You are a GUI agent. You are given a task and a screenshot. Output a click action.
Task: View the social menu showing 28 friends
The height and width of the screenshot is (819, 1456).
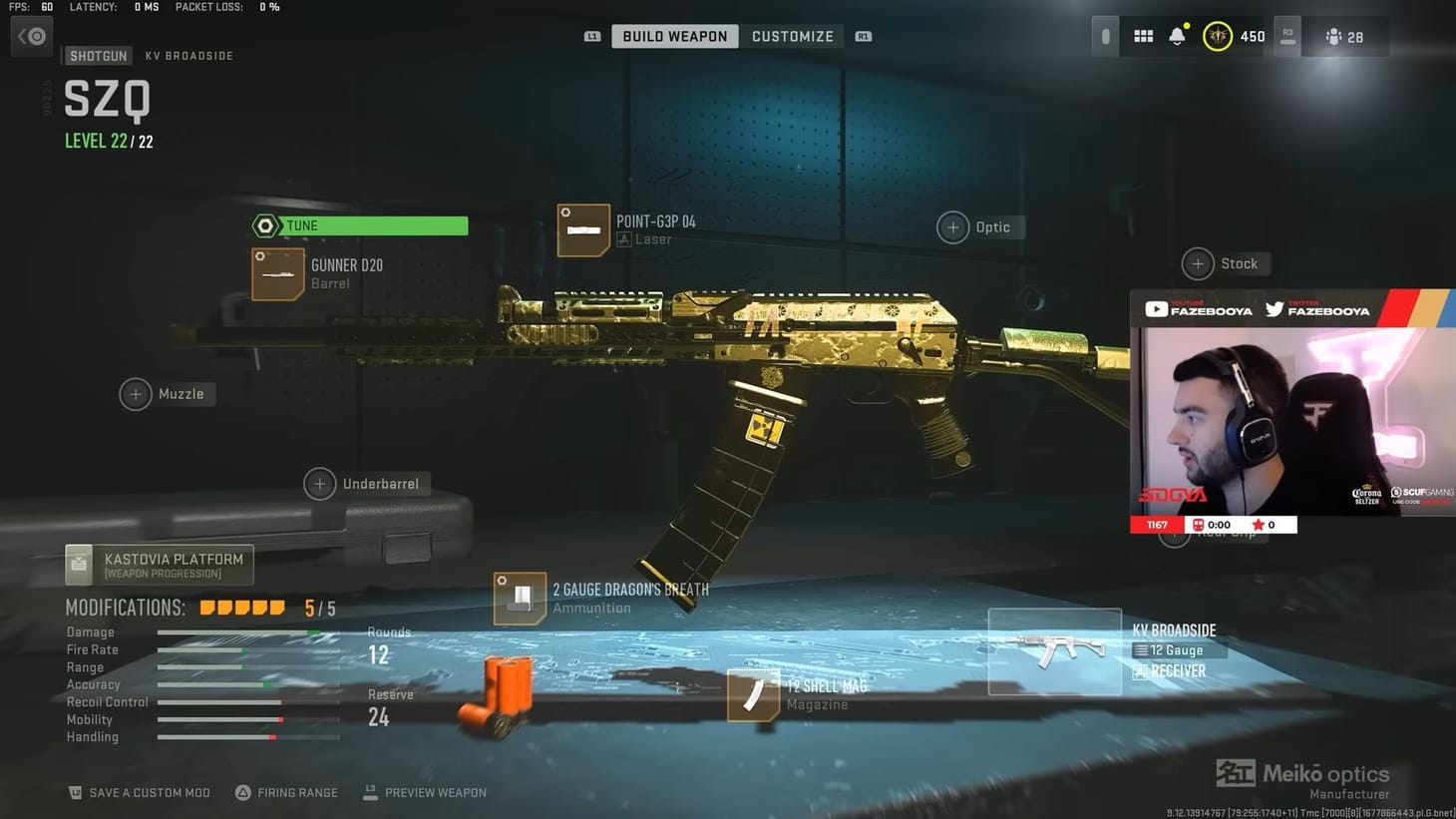pos(1346,36)
